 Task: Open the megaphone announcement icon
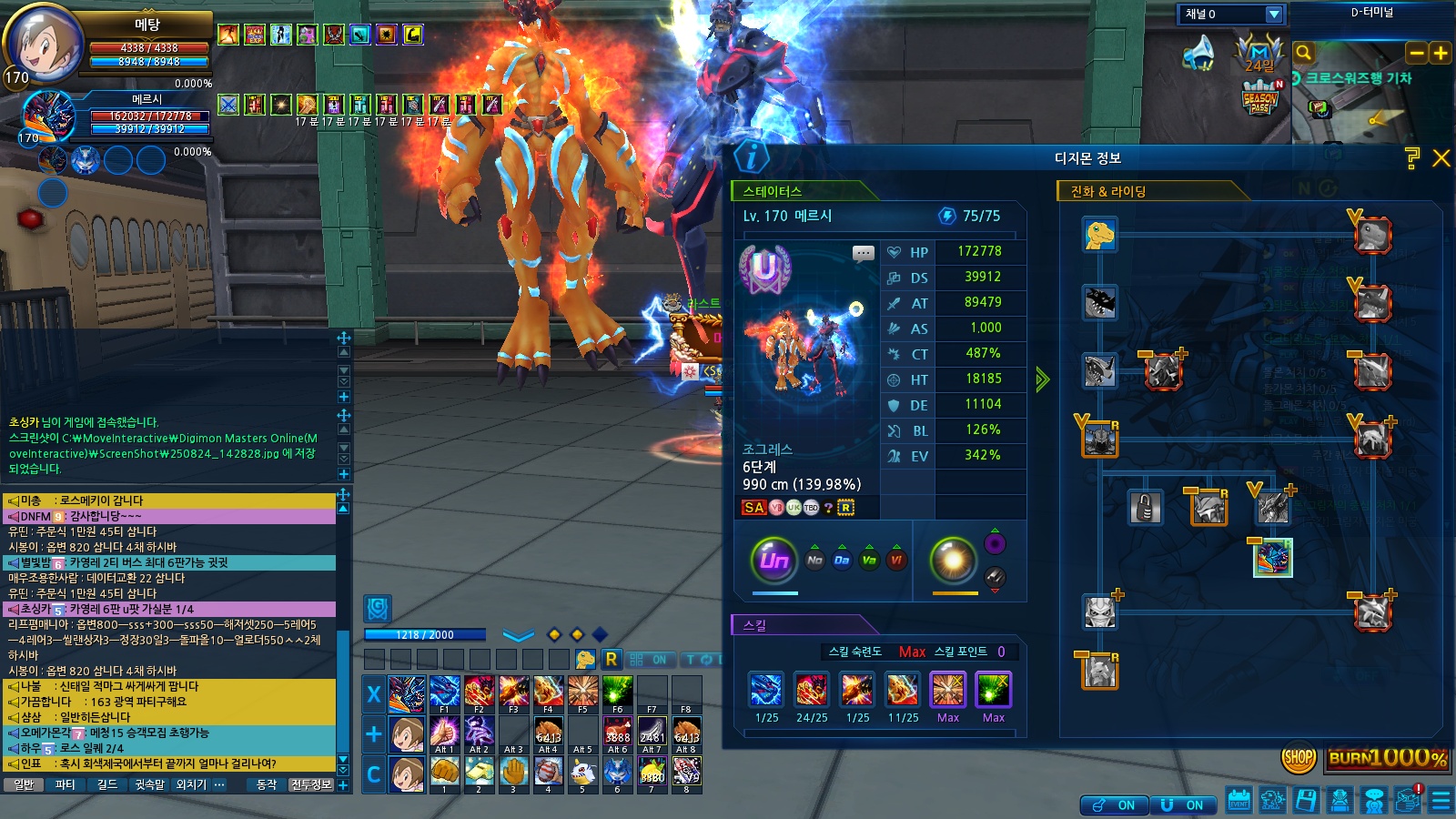[1199, 53]
